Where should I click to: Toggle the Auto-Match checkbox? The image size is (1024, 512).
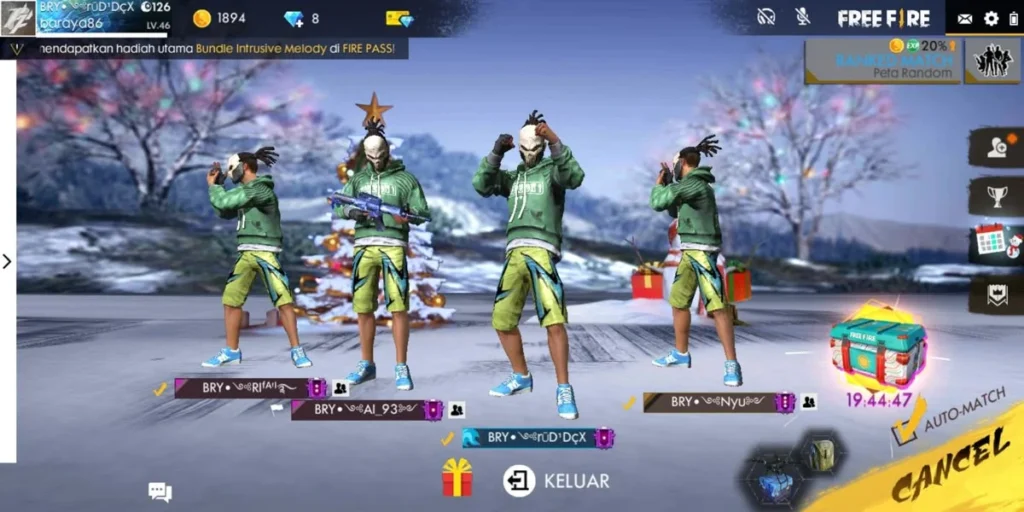pyautogui.click(x=908, y=427)
